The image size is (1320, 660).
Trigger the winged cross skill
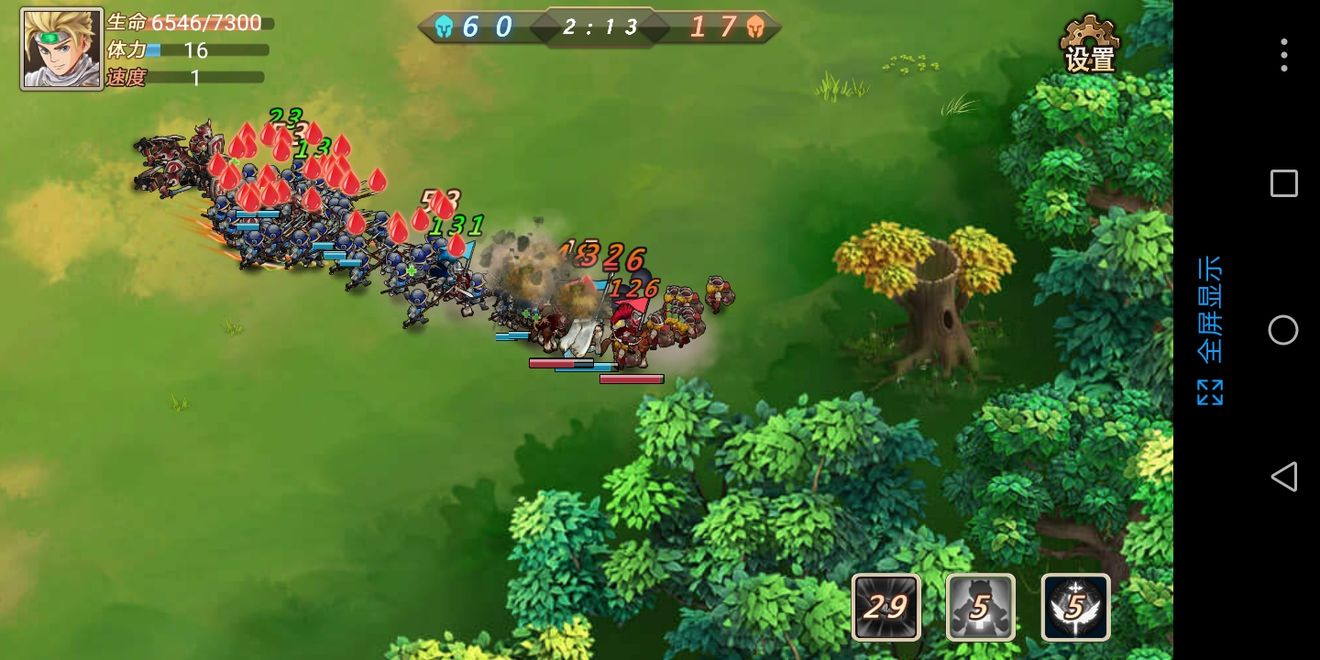(x=1075, y=606)
